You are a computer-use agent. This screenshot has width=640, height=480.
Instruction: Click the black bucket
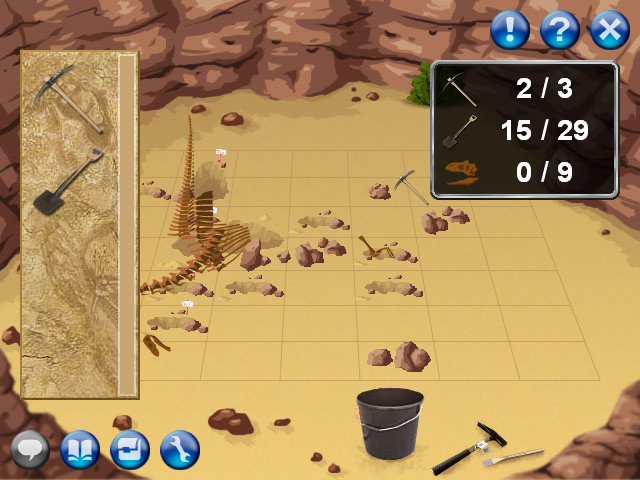pos(389,423)
